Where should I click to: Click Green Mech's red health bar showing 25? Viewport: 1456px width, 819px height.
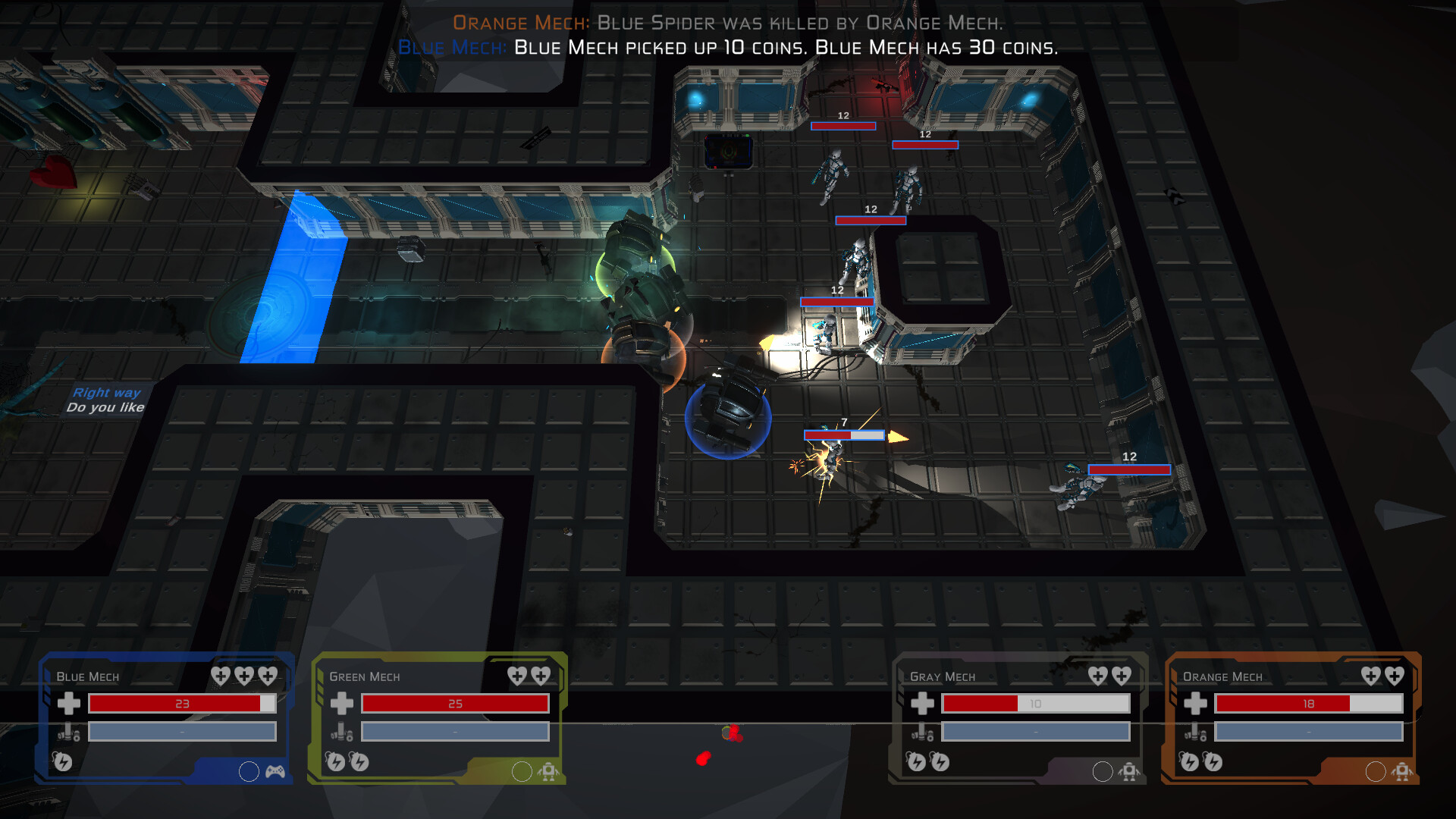click(x=455, y=704)
